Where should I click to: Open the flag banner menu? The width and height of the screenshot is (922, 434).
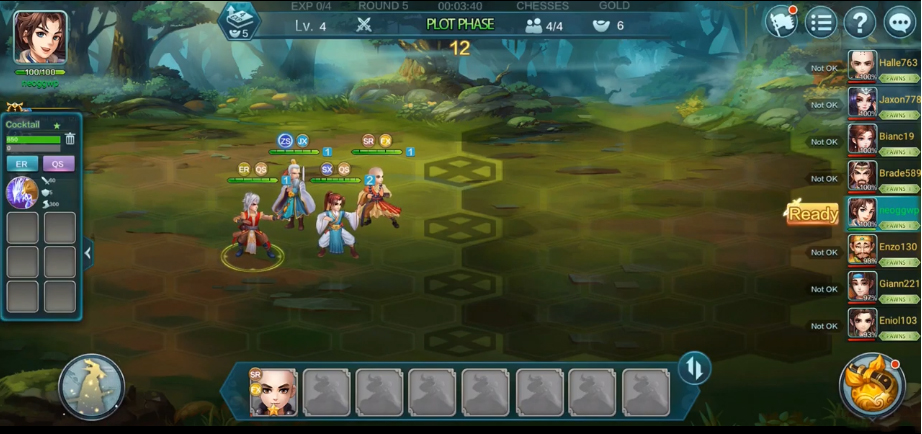coord(781,22)
